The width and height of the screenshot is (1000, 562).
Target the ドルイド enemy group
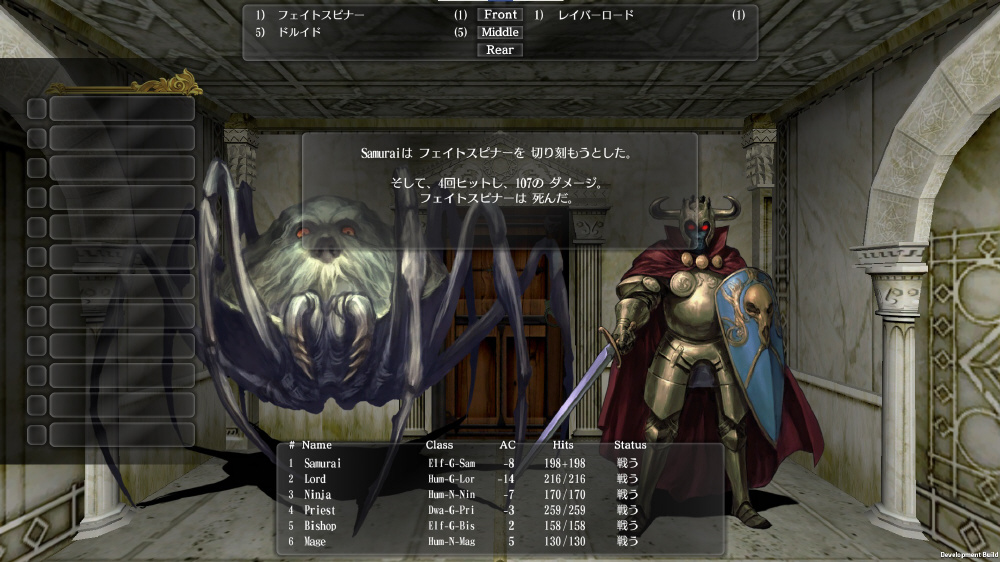coord(299,32)
